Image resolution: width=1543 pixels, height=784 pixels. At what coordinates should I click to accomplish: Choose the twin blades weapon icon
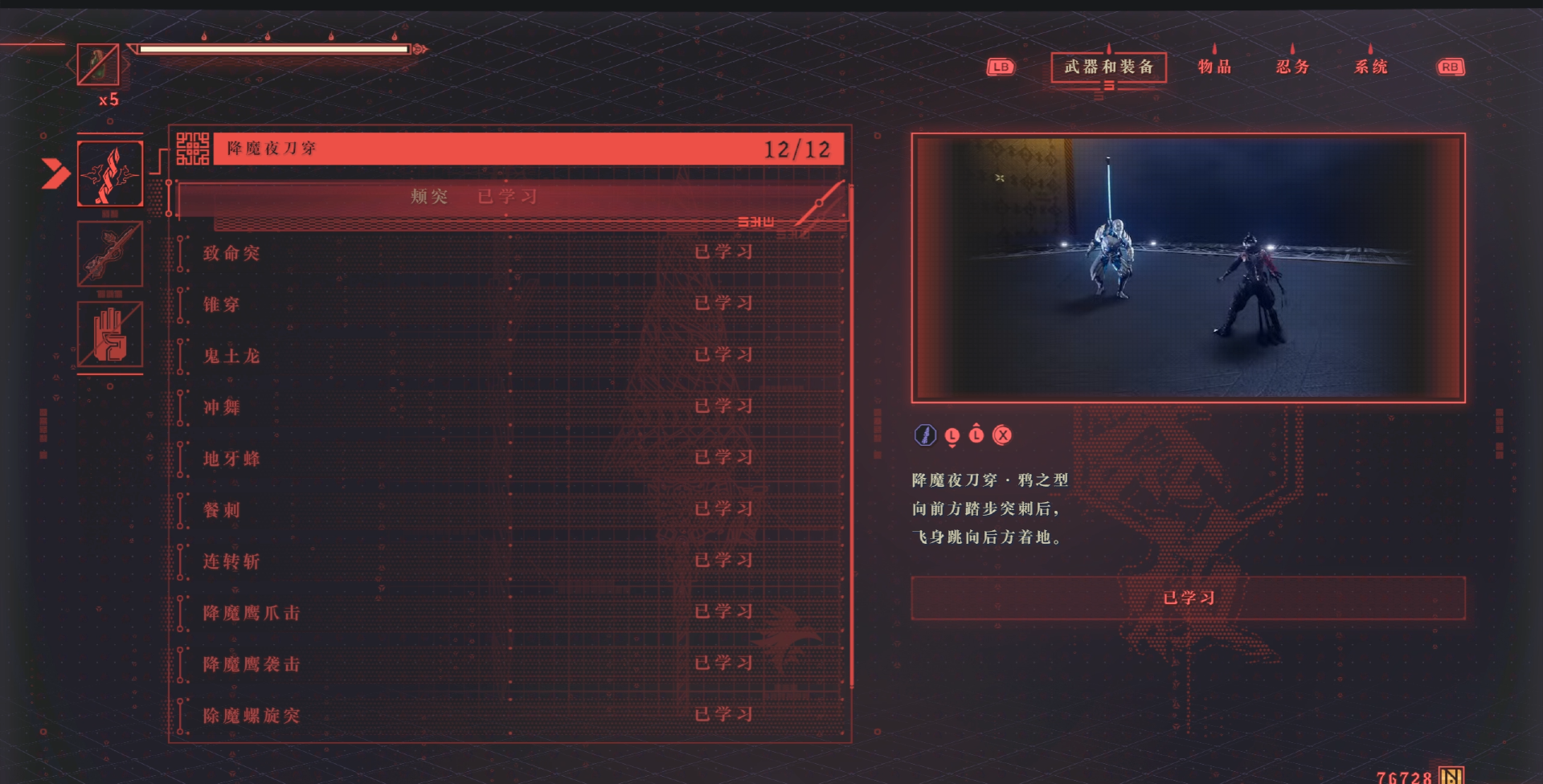(110, 174)
